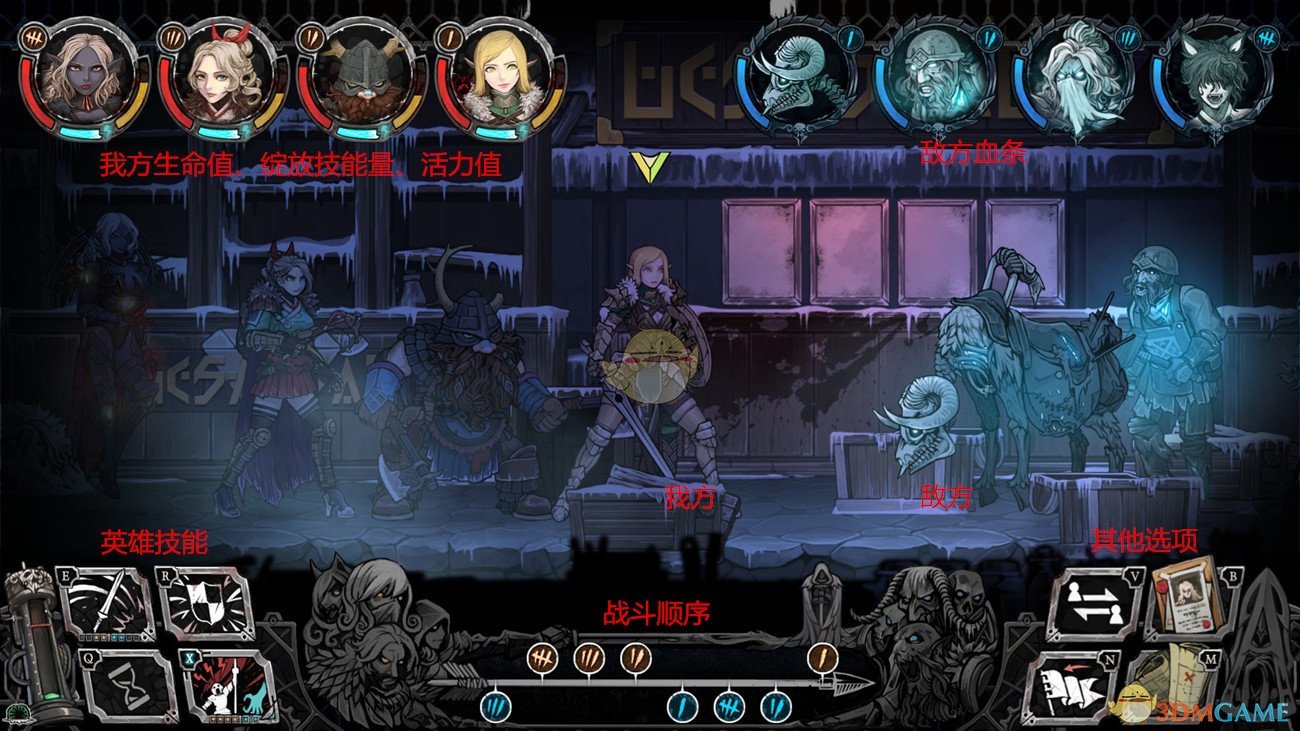
Task: Target the bearded ghost soldier portrait
Action: tap(936, 80)
